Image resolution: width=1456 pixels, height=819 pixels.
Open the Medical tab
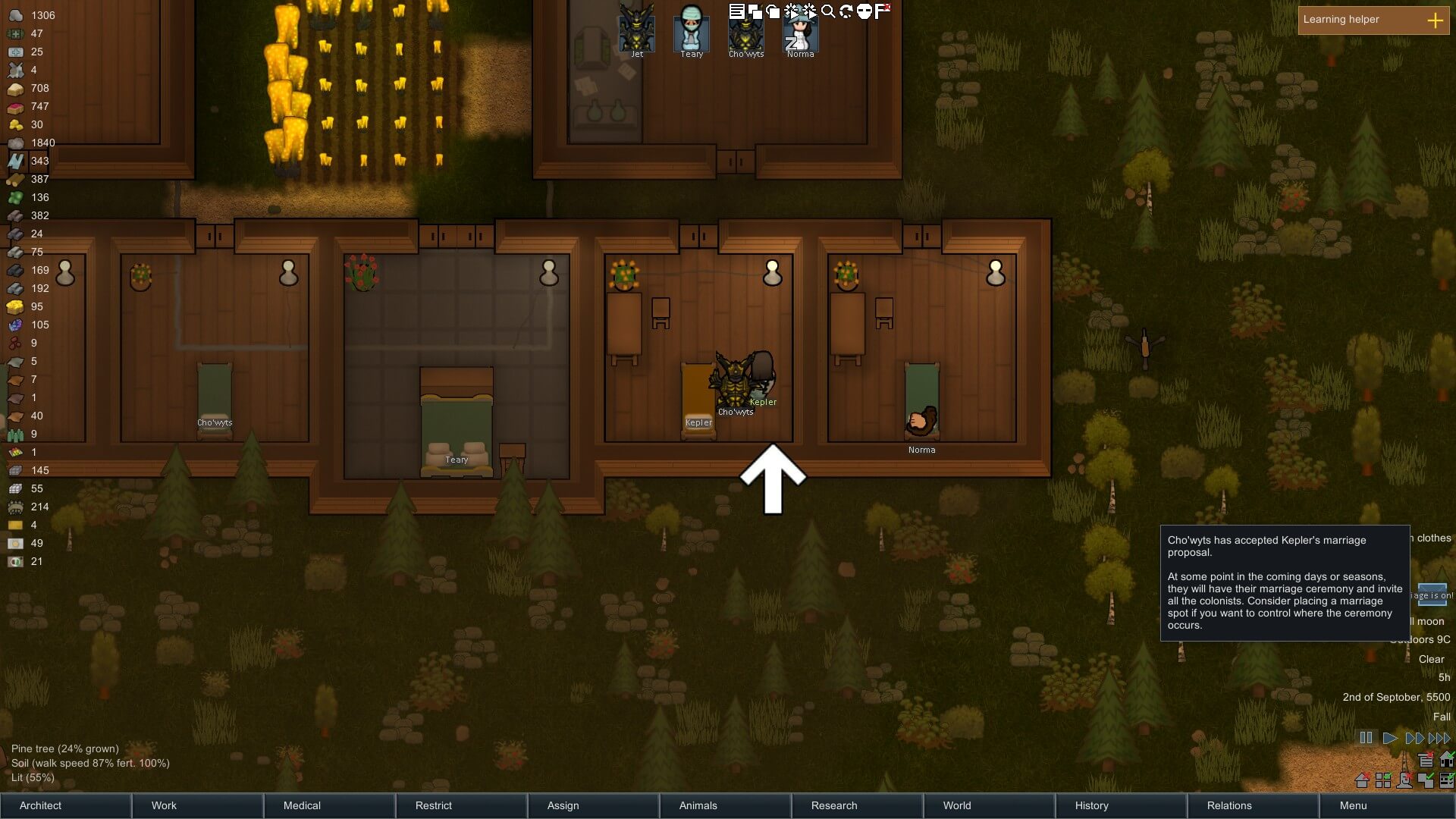(329, 805)
